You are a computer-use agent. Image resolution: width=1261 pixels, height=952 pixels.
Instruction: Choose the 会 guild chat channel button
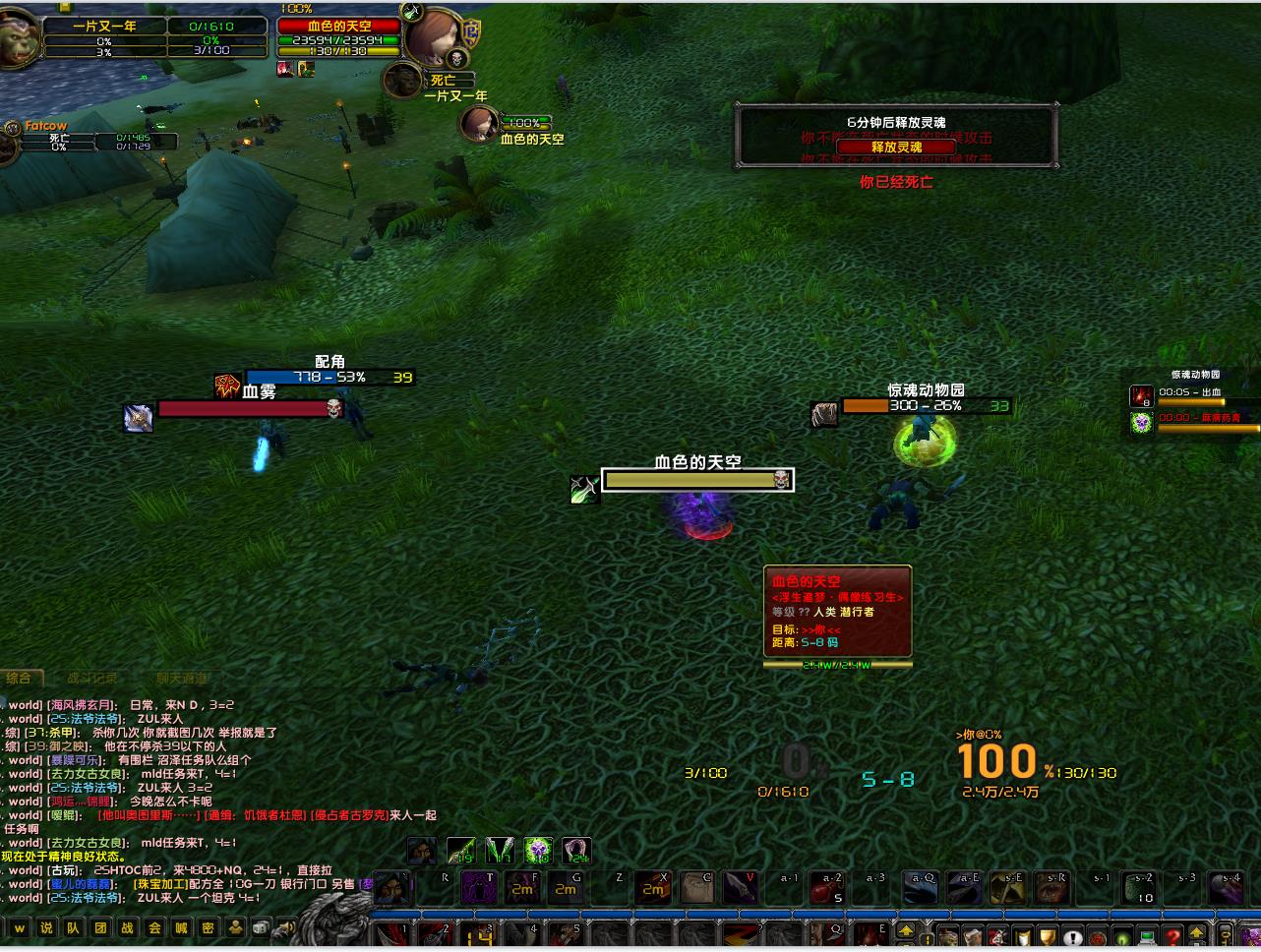pyautogui.click(x=154, y=927)
